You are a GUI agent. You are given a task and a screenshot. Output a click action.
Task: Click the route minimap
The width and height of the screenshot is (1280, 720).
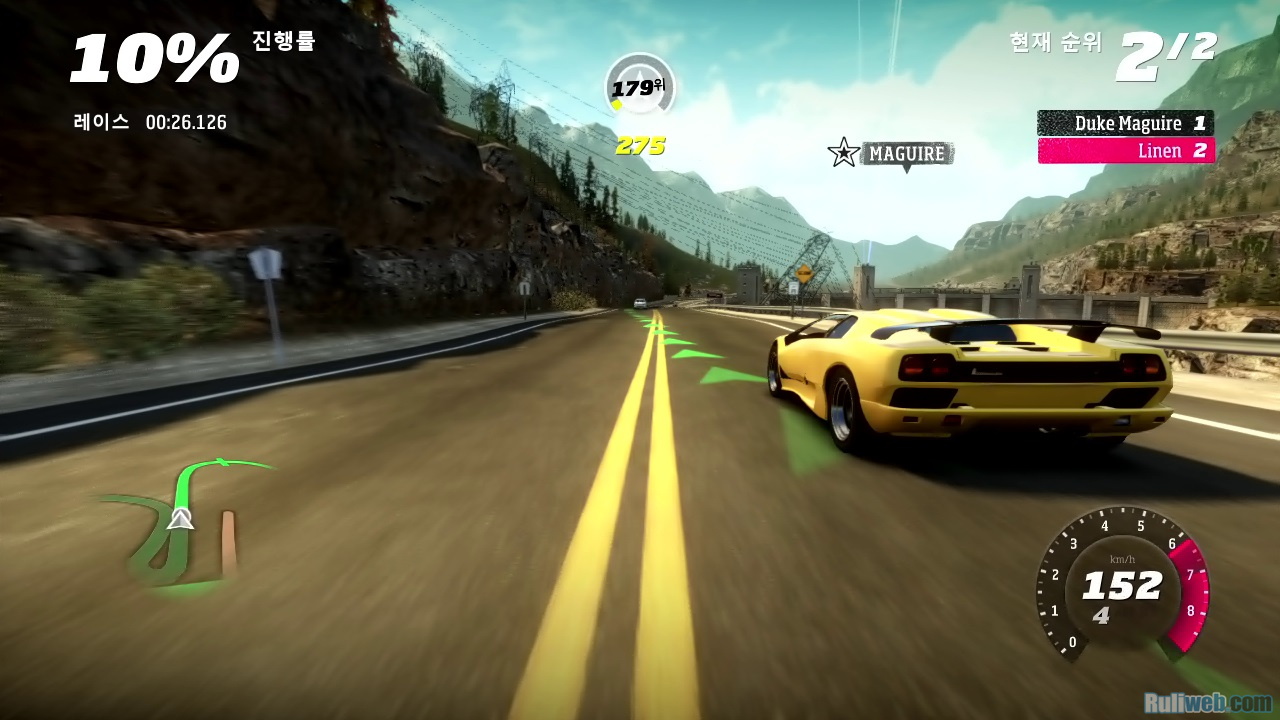[x=185, y=525]
